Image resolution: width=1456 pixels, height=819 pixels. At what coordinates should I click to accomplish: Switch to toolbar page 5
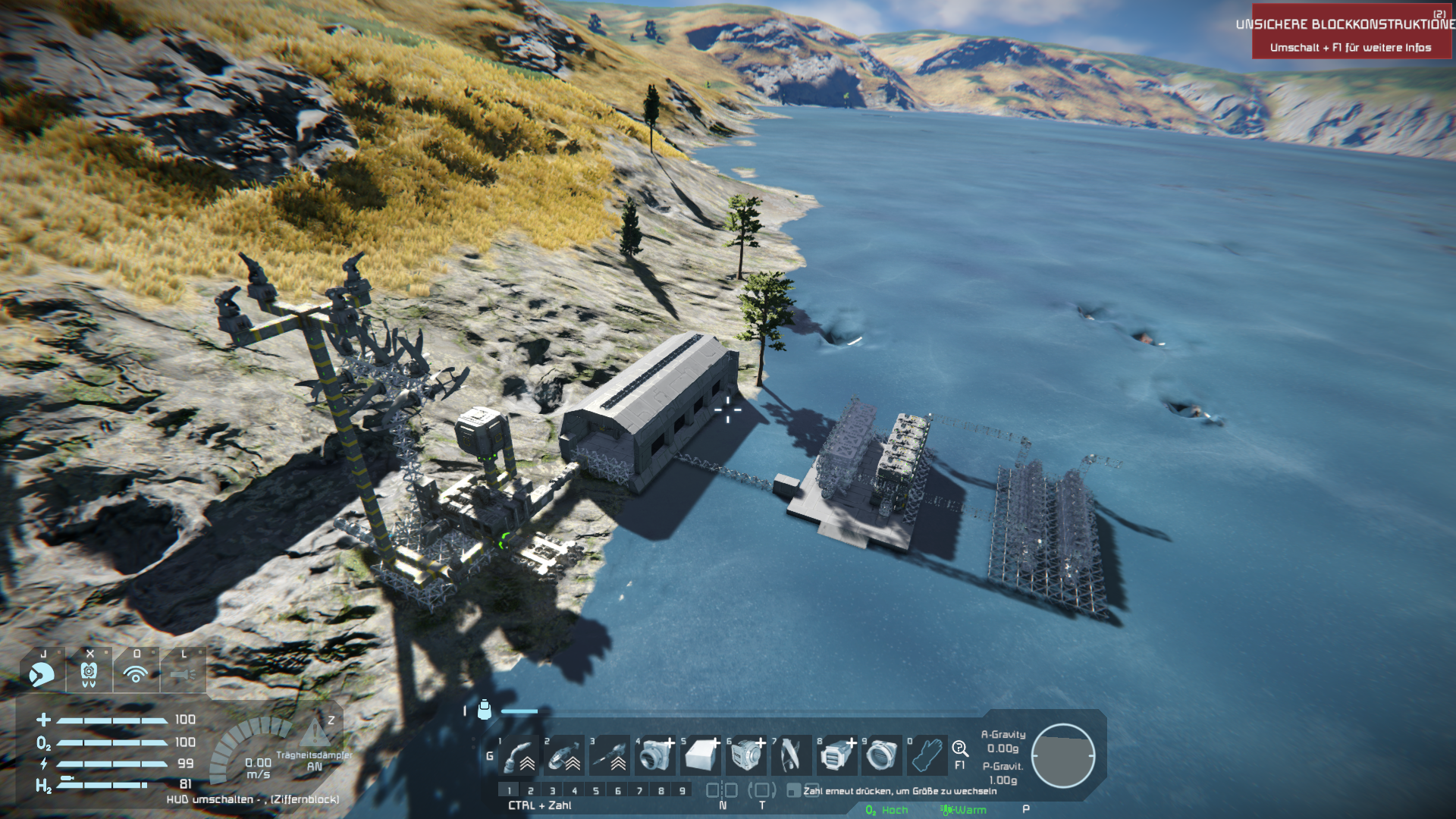click(x=596, y=791)
